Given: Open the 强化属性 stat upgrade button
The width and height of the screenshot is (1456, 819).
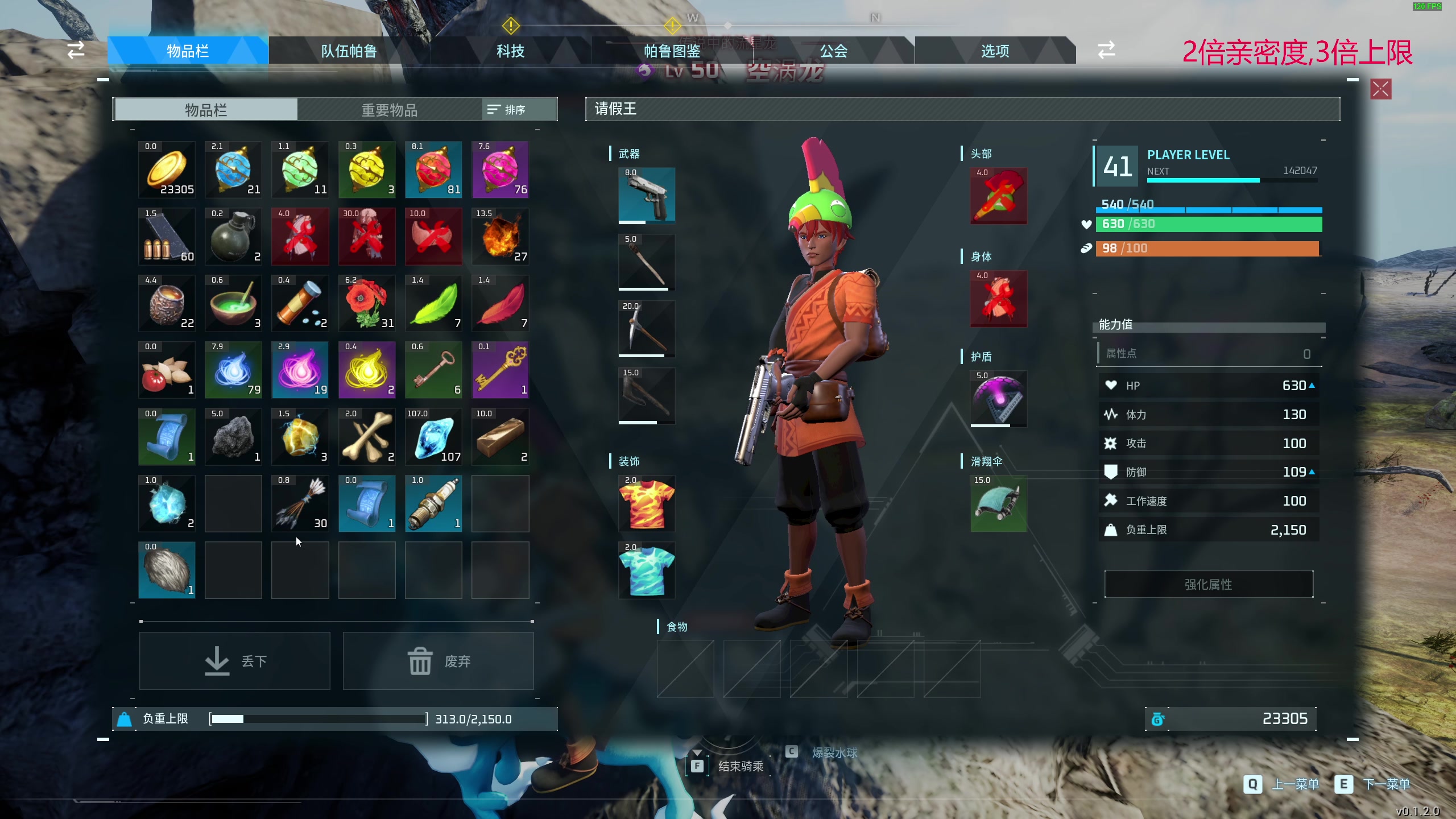Looking at the screenshot, I should tap(1209, 584).
